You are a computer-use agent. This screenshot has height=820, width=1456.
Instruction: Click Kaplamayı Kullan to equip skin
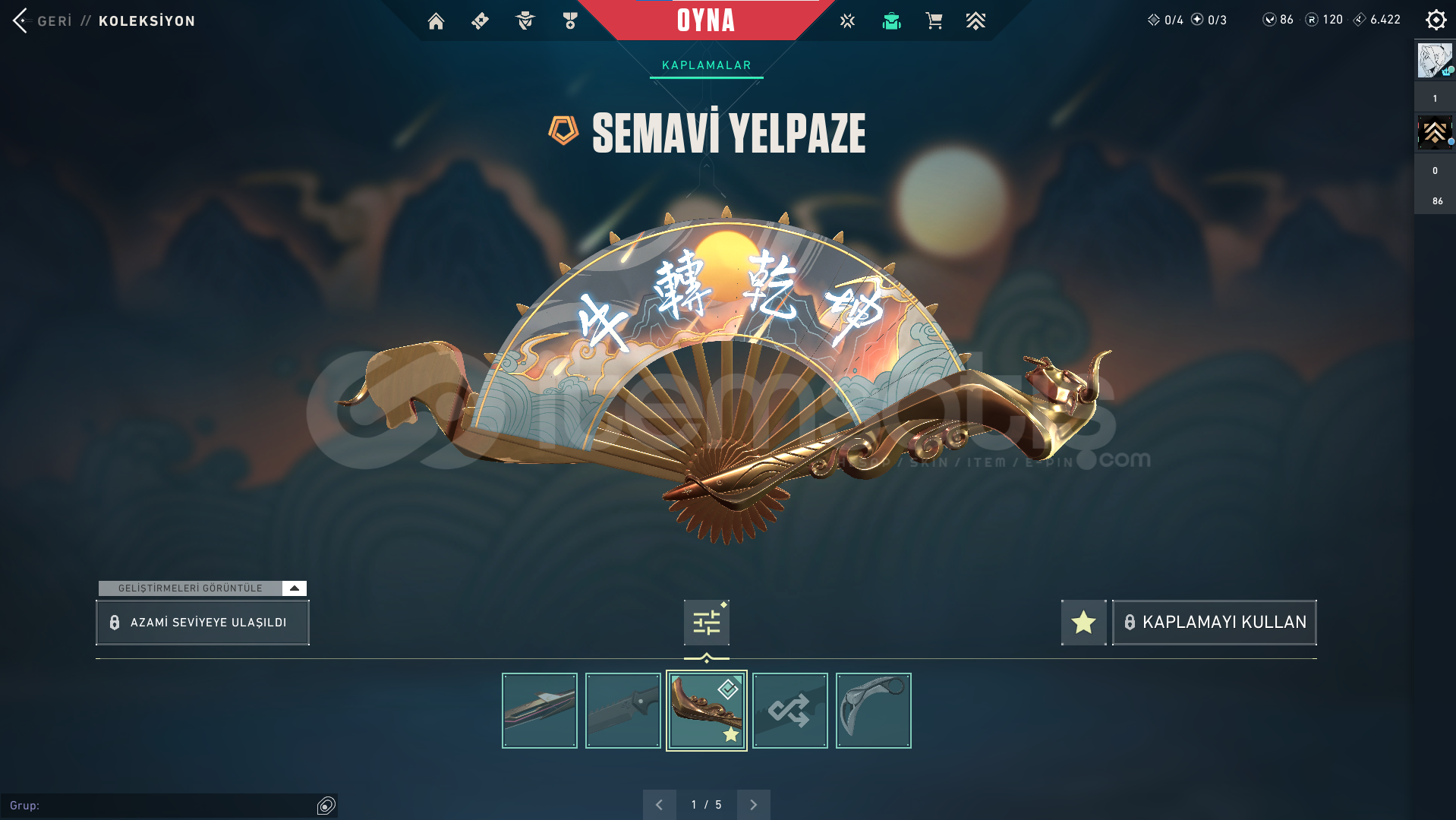click(1215, 623)
